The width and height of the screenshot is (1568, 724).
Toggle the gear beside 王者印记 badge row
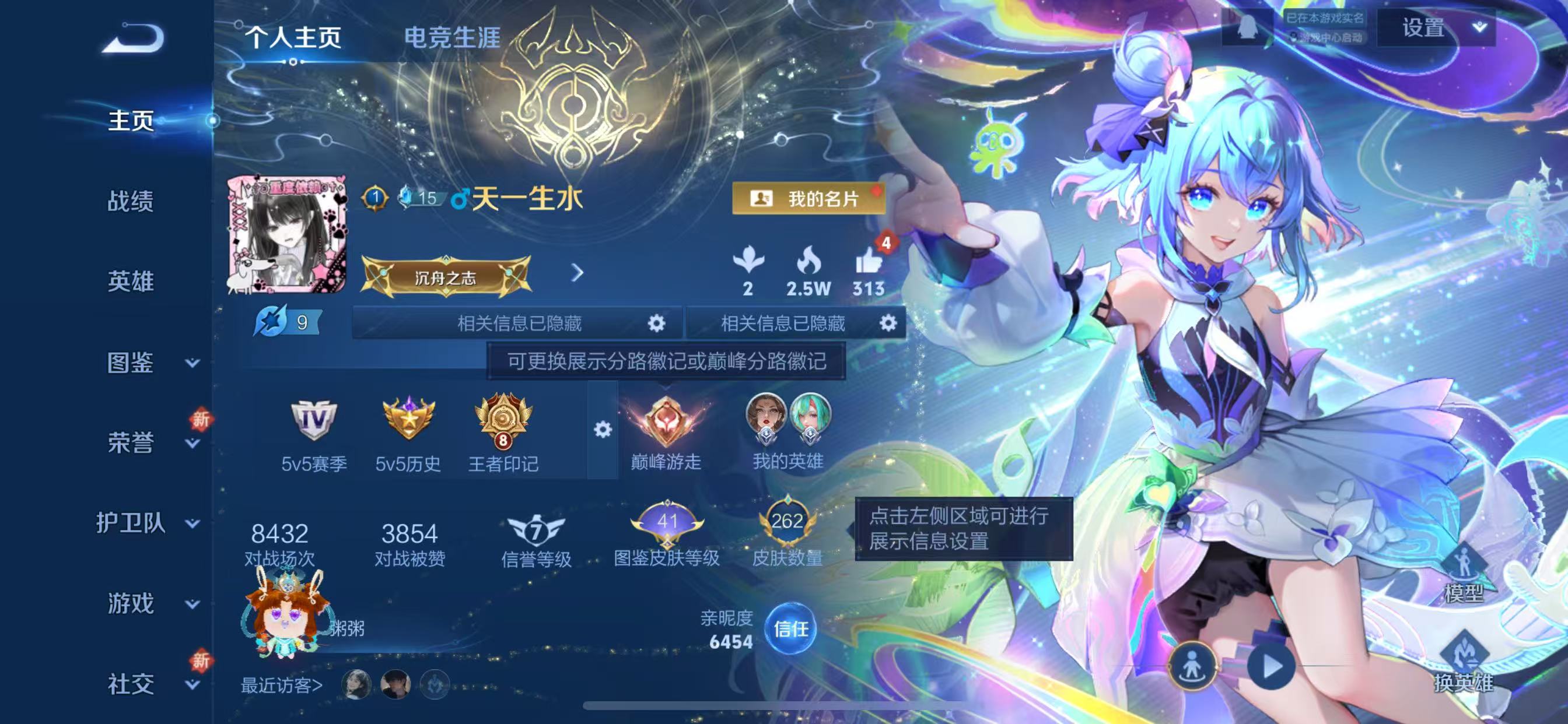point(603,429)
